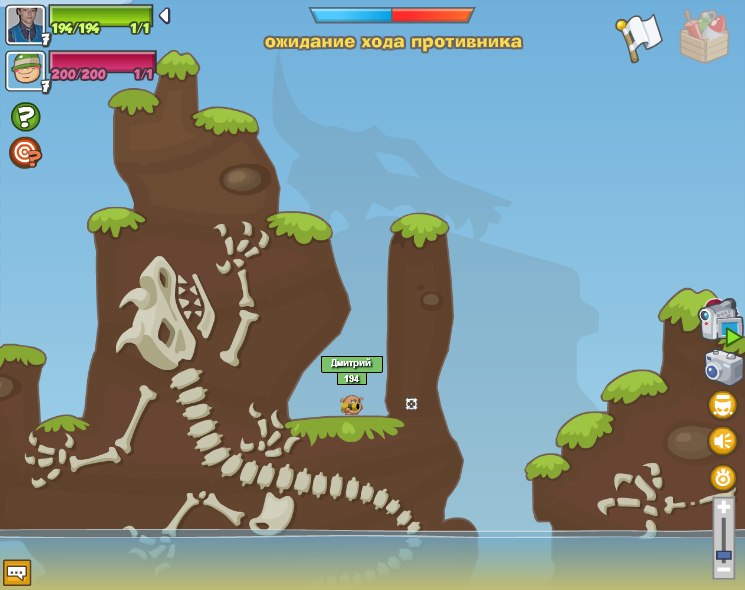Click the orange target hint icon

pyautogui.click(x=25, y=153)
